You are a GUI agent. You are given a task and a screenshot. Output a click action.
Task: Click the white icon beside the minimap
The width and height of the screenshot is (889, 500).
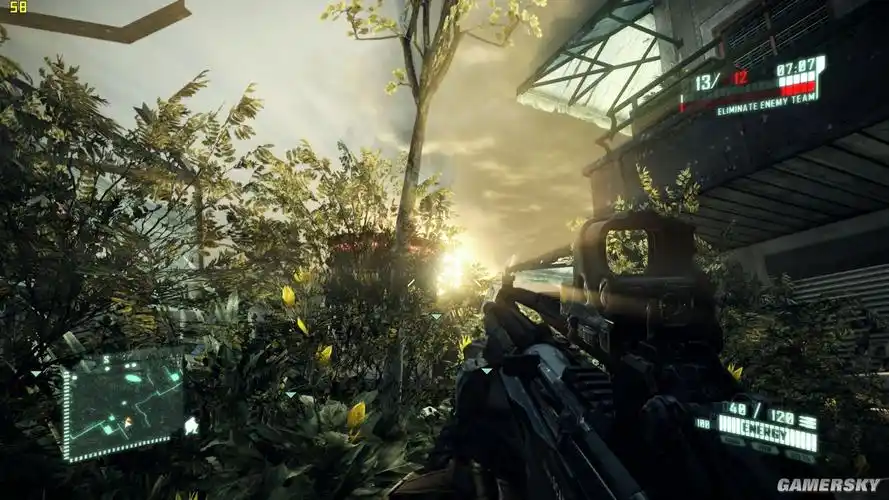pyautogui.click(x=190, y=425)
